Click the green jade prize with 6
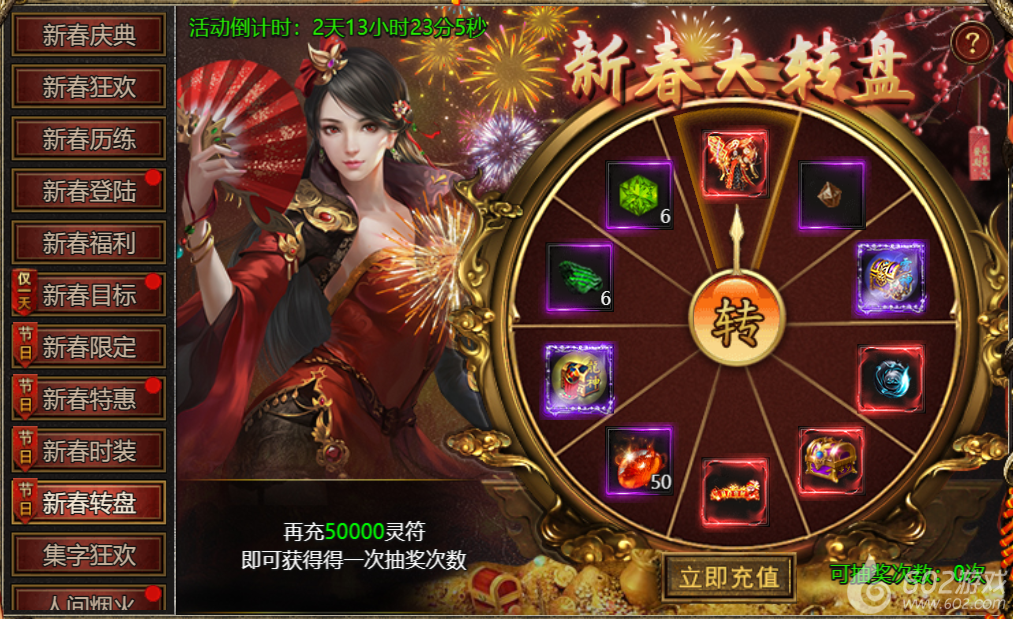1013x619 pixels. (579, 276)
